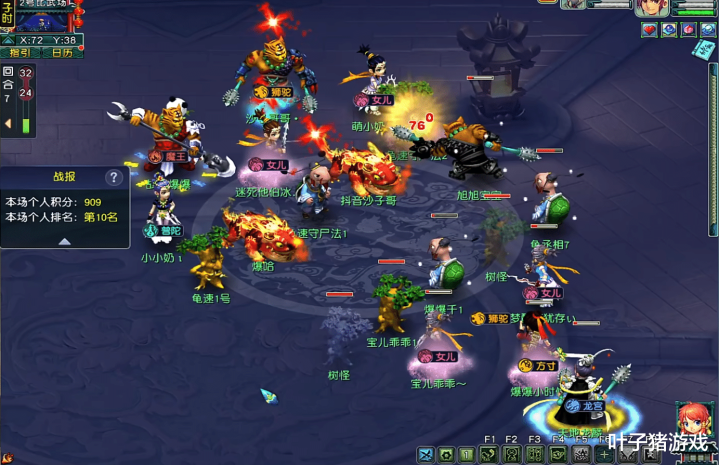Click the red heart buff icon
The height and width of the screenshot is (465, 719).
(x=649, y=30)
